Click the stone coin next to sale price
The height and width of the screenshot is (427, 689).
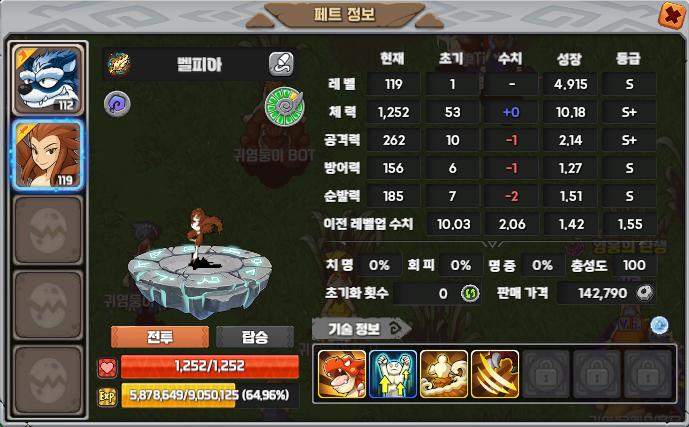[646, 293]
